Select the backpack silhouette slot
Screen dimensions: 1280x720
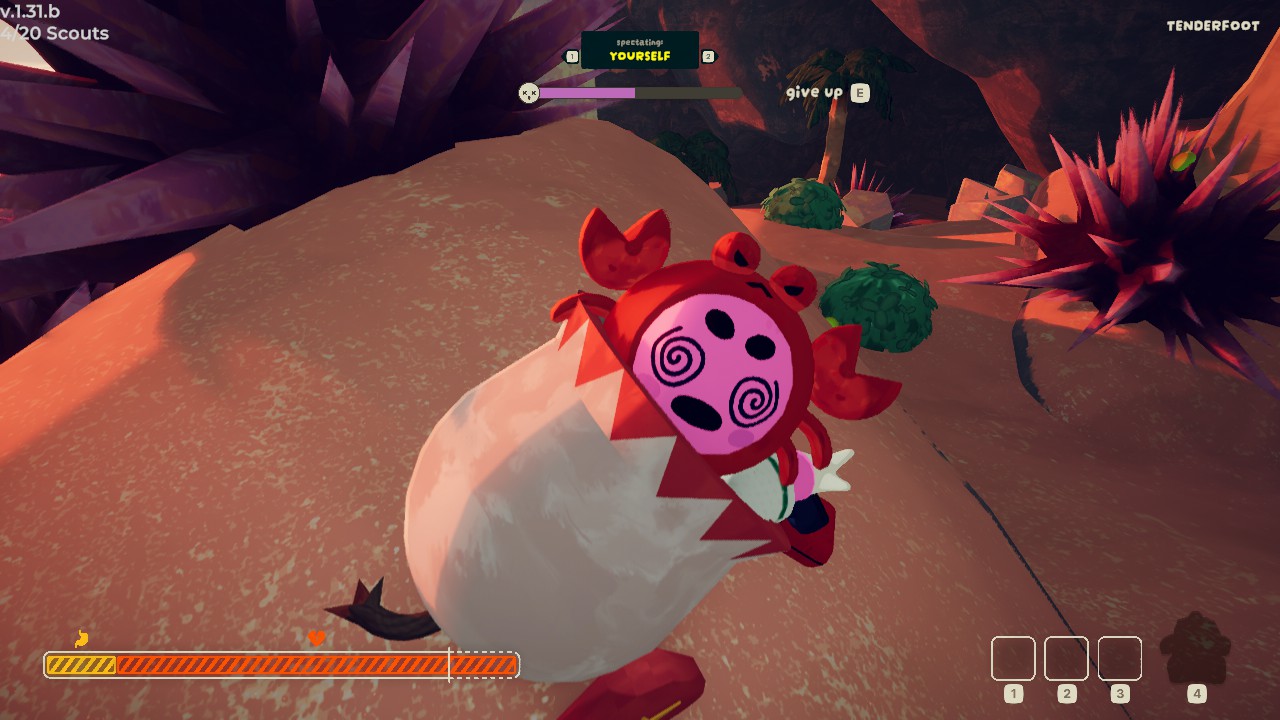(1196, 651)
